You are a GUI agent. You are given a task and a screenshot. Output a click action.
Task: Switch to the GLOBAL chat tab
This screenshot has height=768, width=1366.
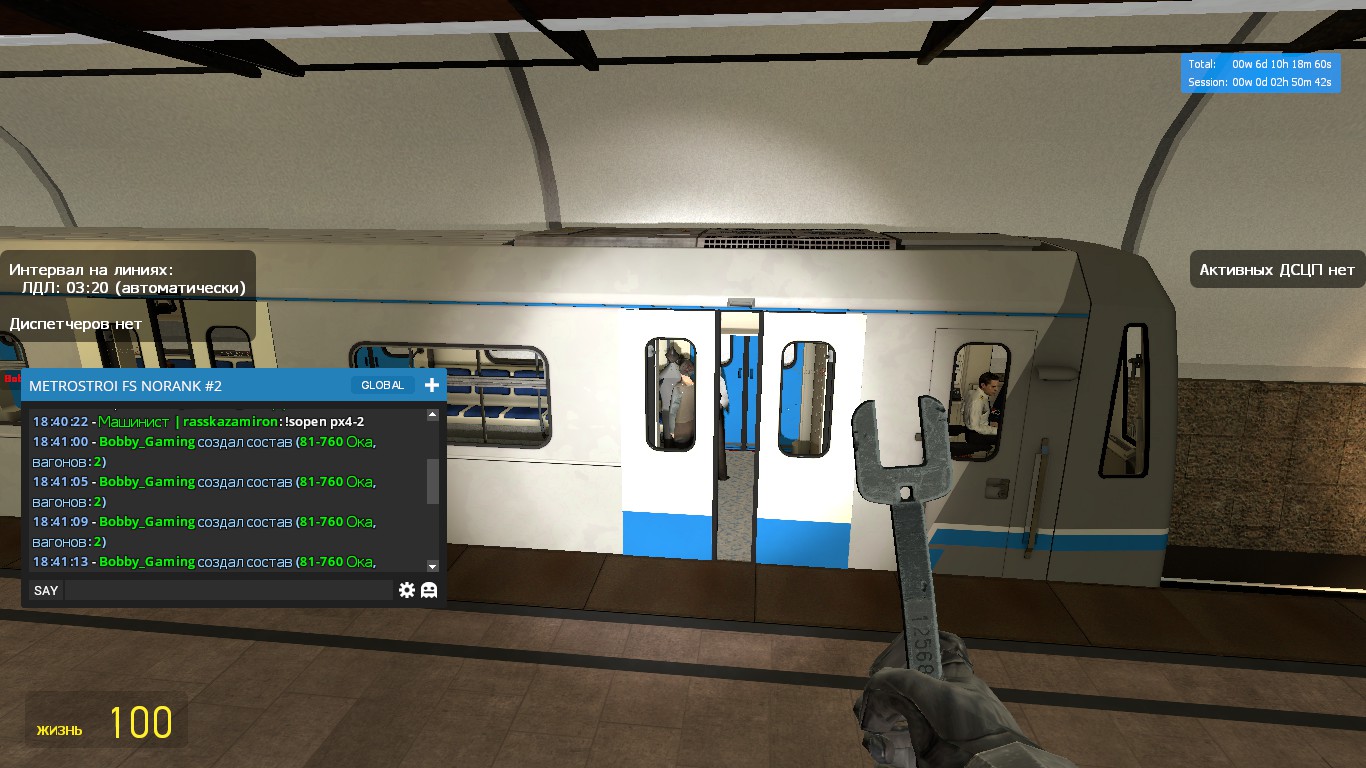click(x=382, y=385)
